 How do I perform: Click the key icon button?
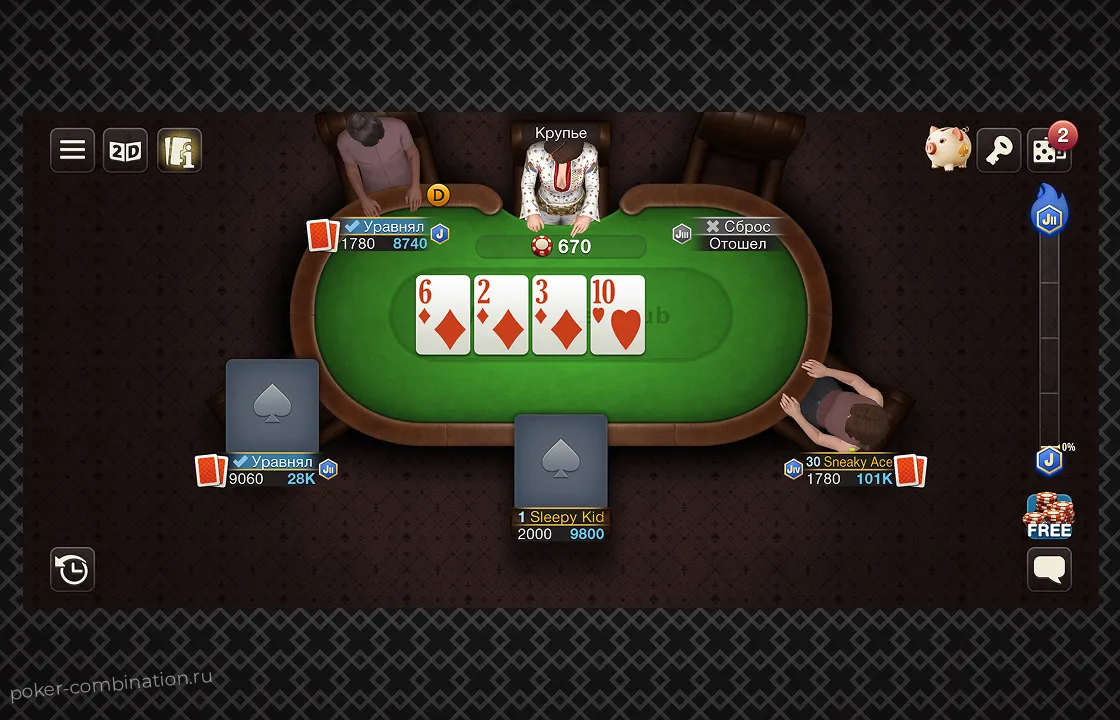998,150
